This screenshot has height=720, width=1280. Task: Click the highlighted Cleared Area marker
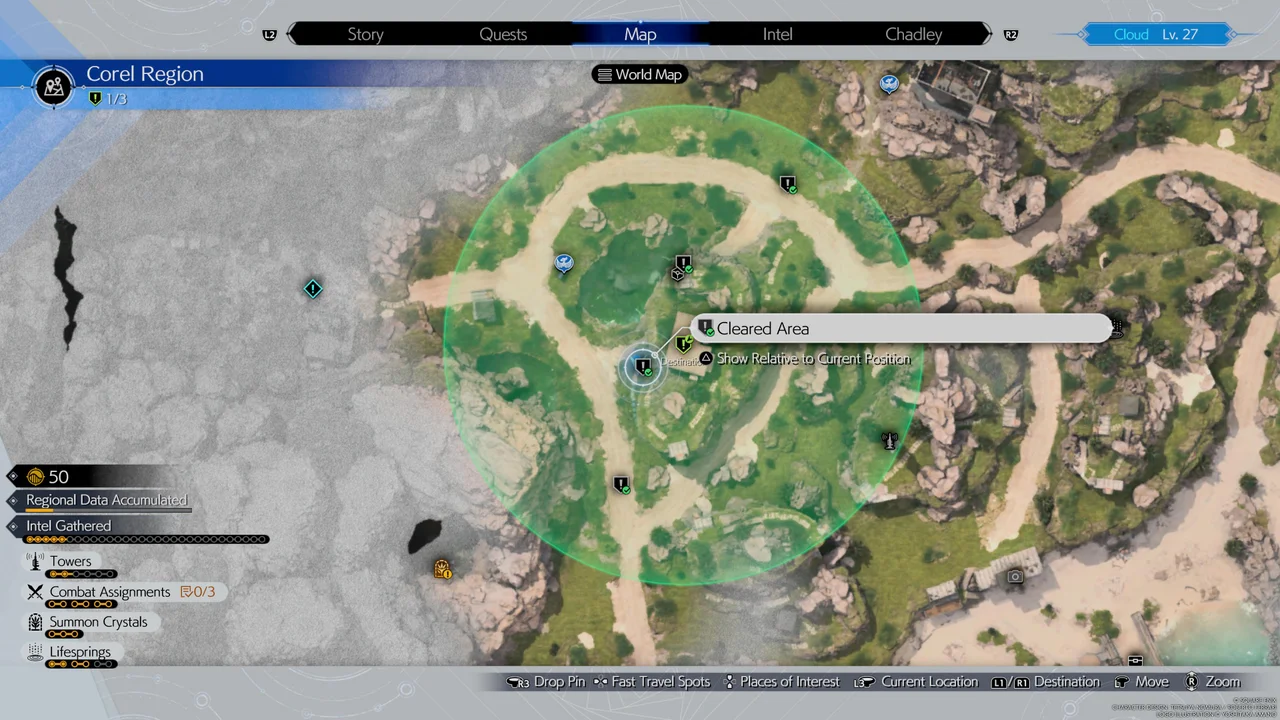coord(642,367)
